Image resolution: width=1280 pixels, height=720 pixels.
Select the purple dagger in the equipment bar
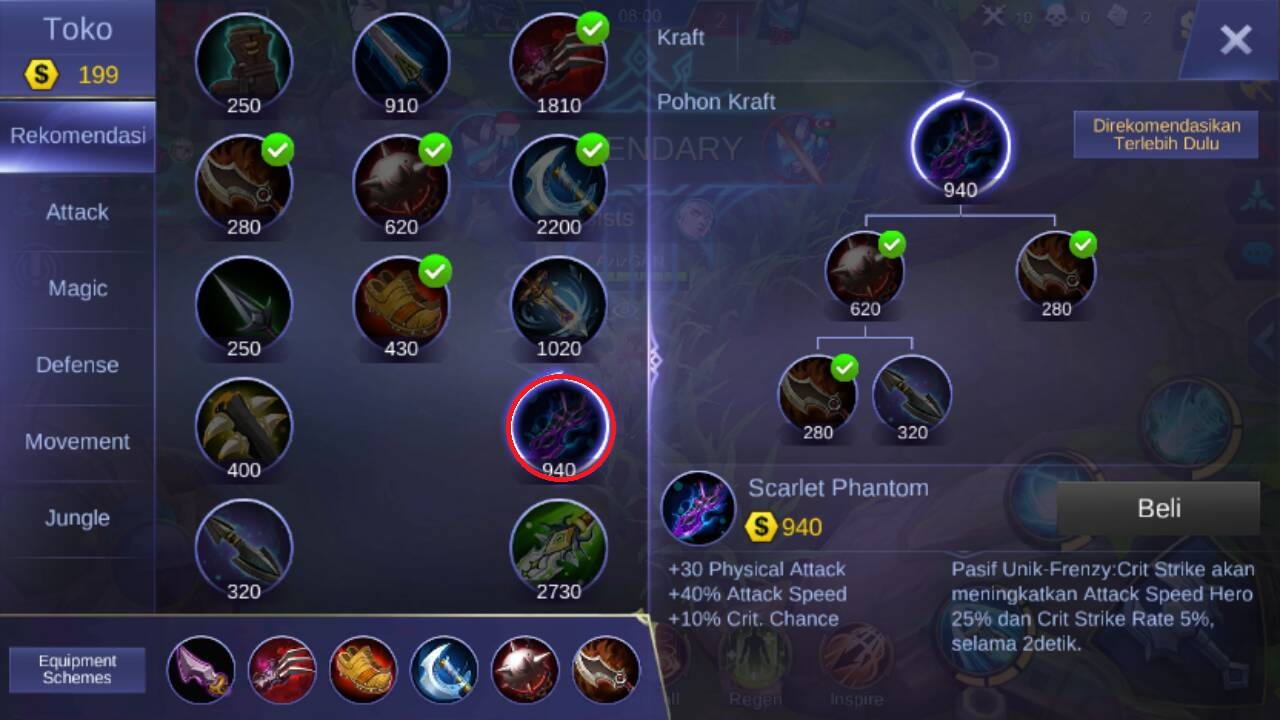pos(201,669)
